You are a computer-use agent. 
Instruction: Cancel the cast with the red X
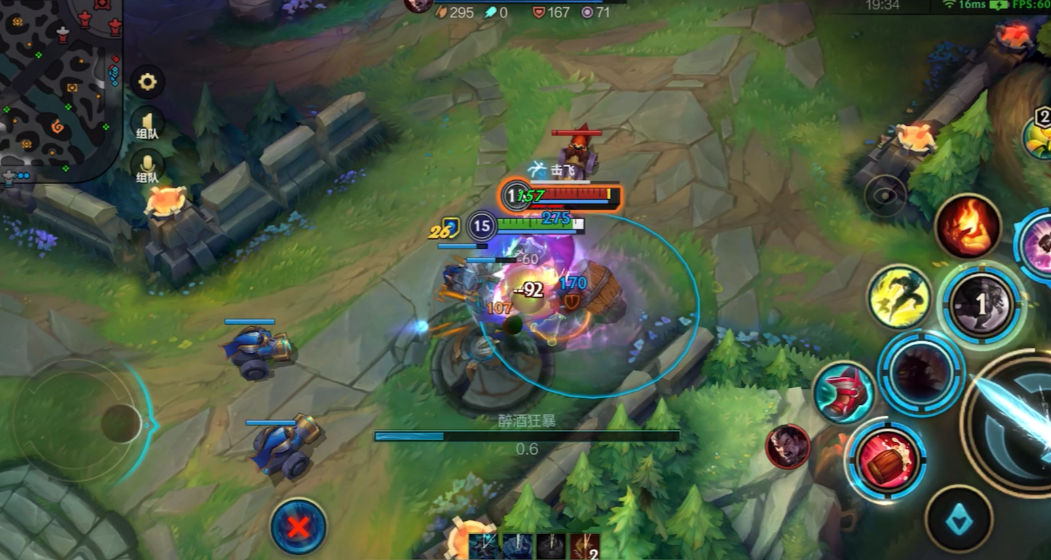click(298, 526)
